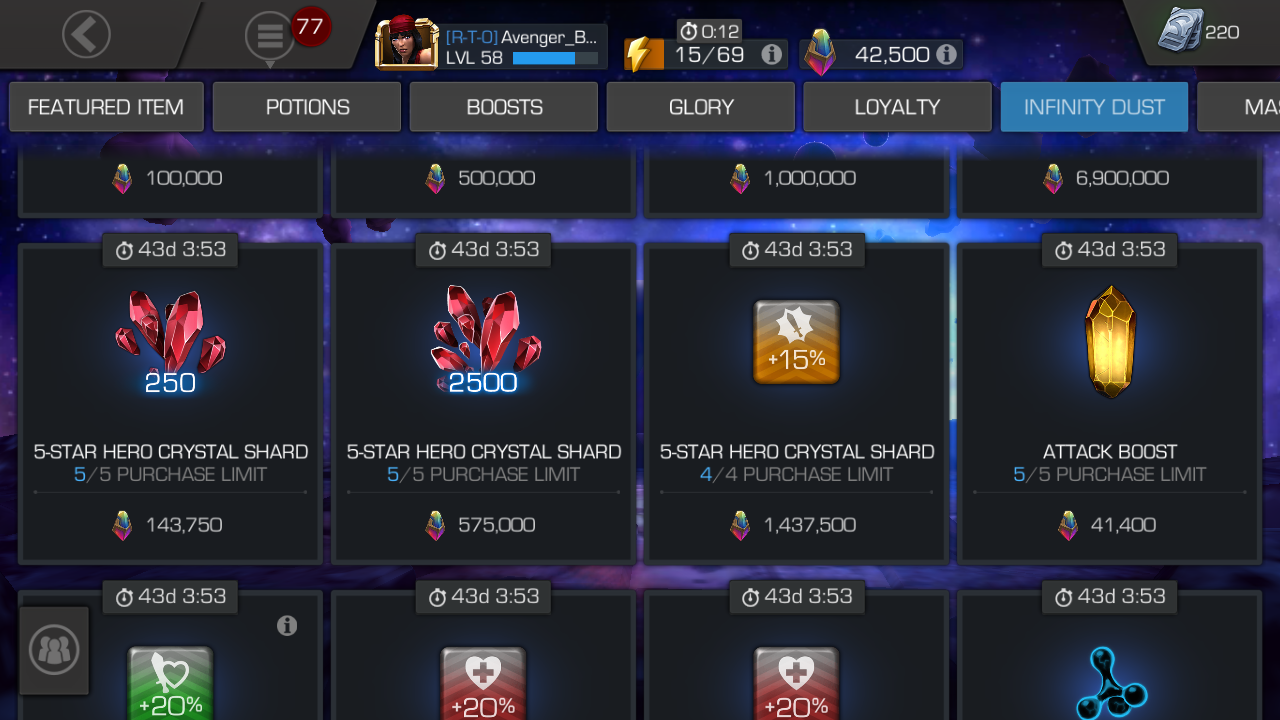
Task: Open Avenger_B player profile
Action: [x=405, y=44]
